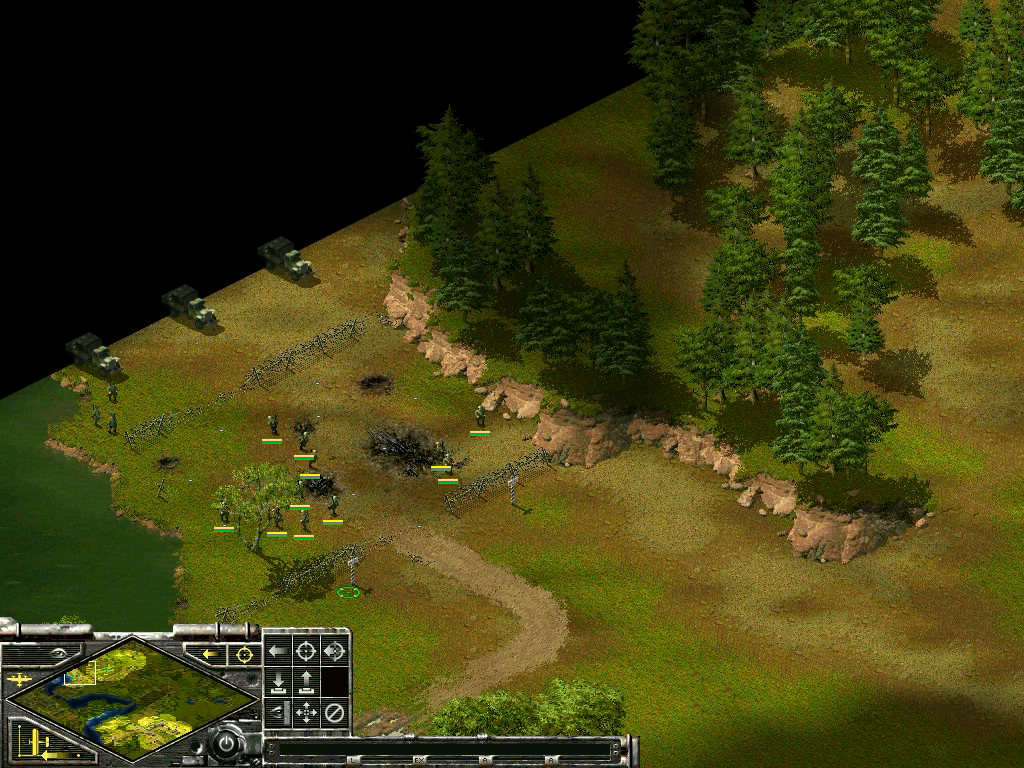Activate the combined arrow-and-crosshair command
1024x768 pixels.
click(x=335, y=652)
